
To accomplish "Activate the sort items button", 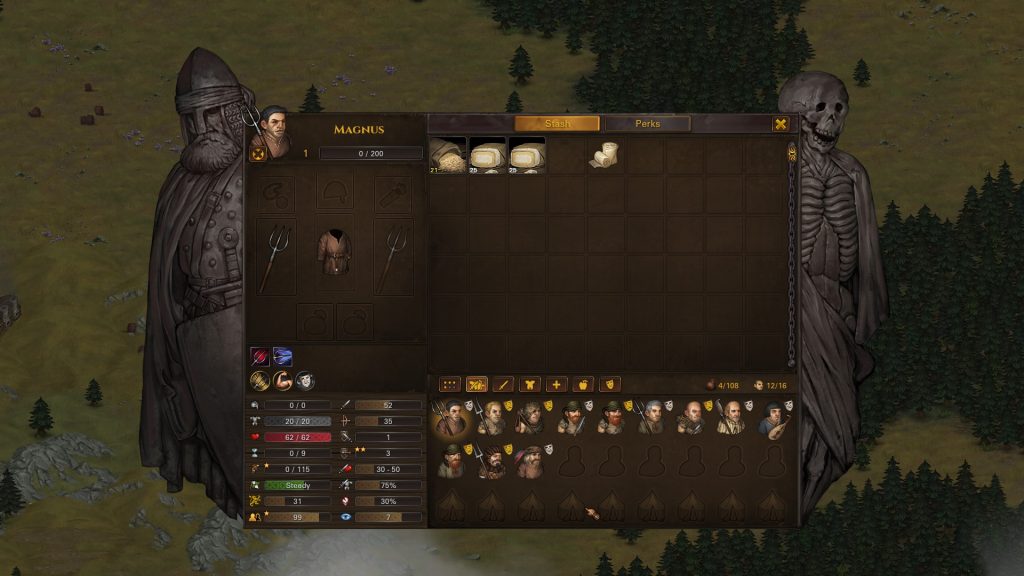I will (x=476, y=384).
